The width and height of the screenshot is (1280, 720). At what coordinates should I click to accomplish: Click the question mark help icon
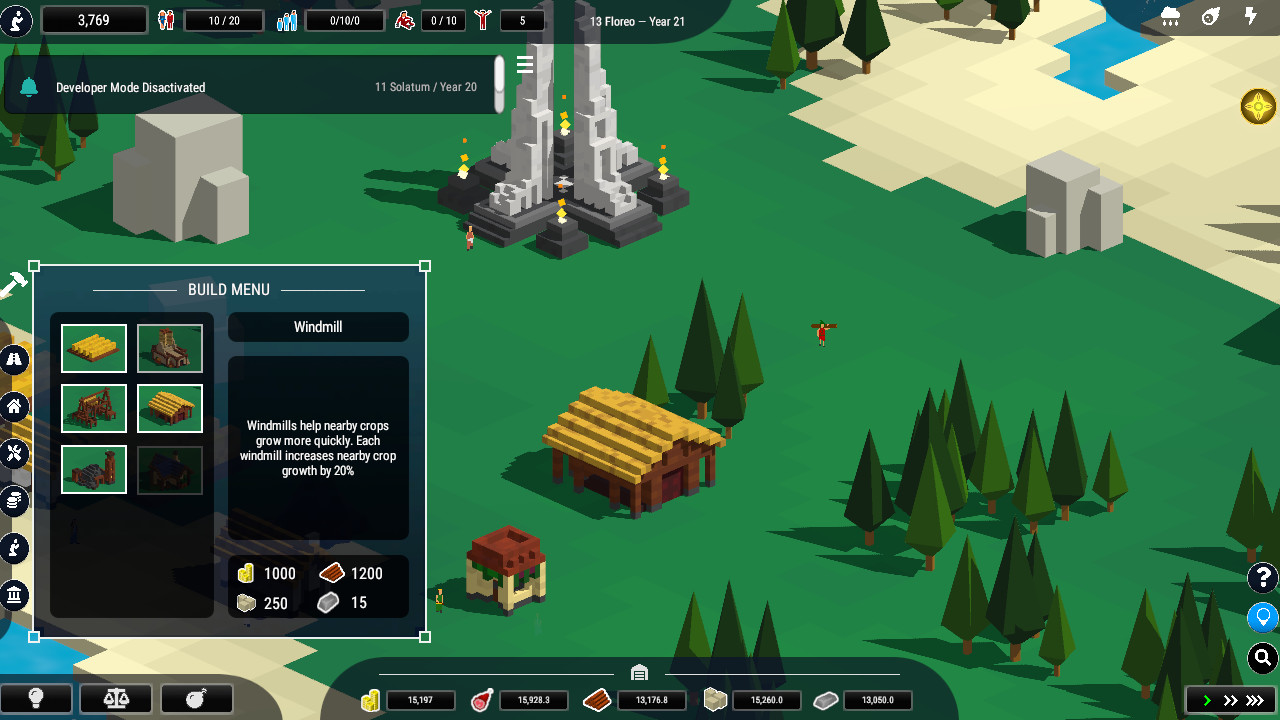tap(1260, 578)
